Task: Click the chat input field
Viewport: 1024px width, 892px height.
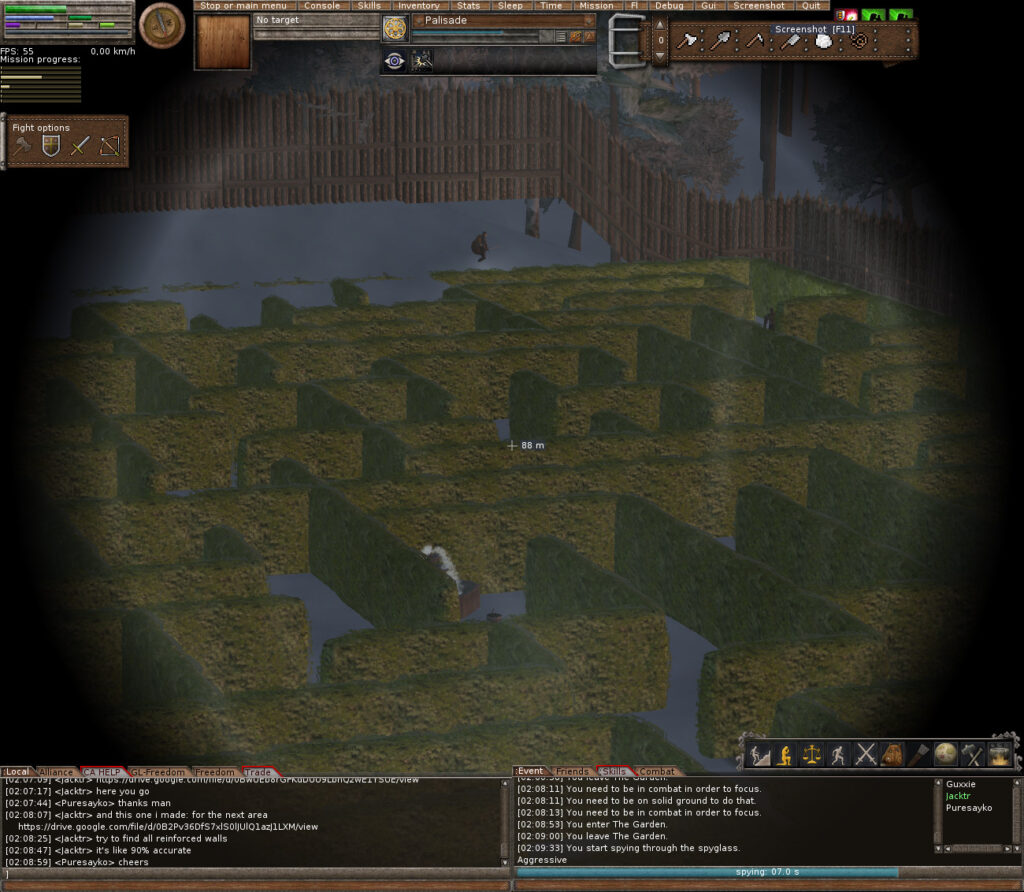Action: (256, 874)
